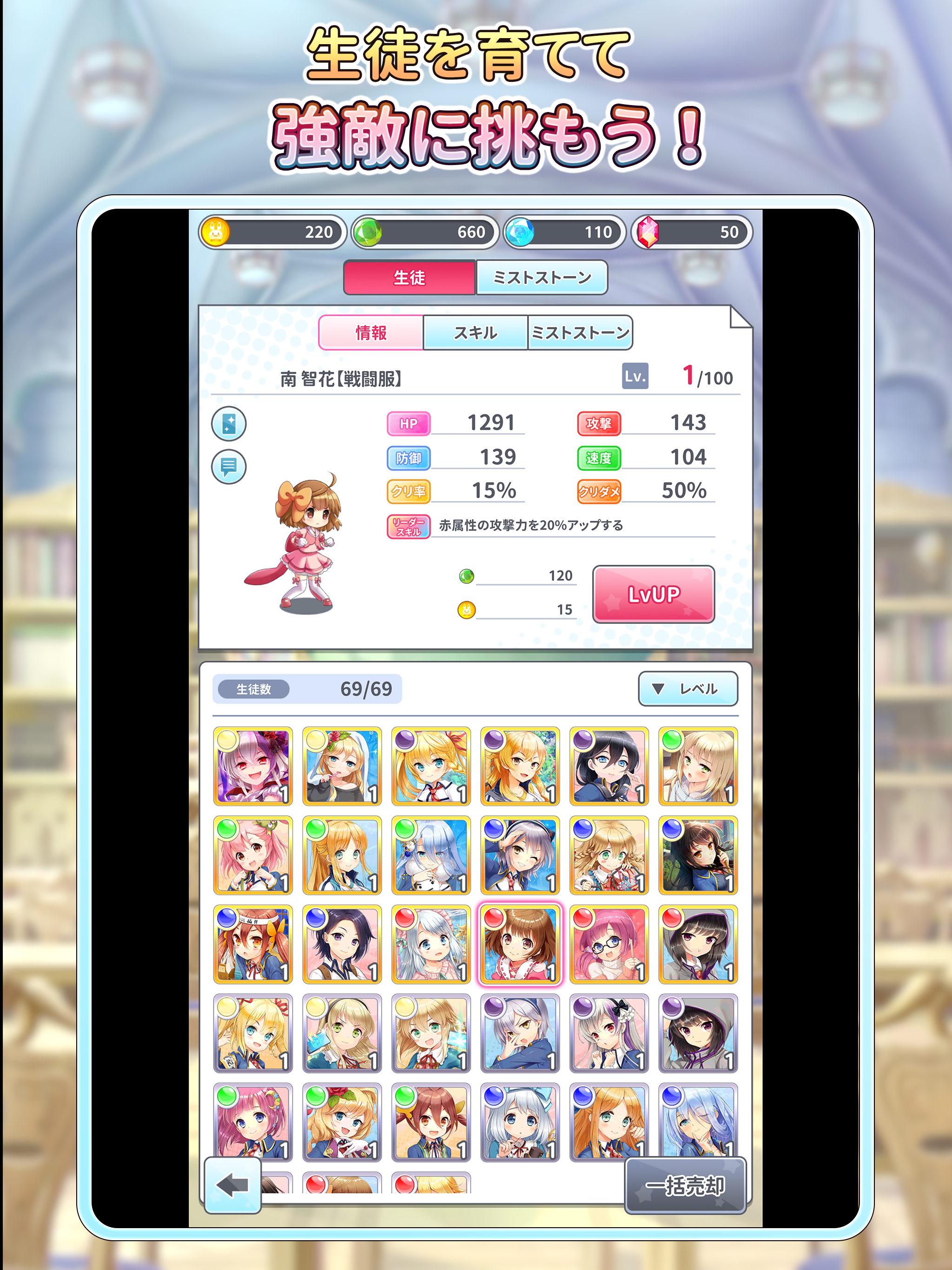Click the gold coin cost icon near 15
This screenshot has height=1270, width=952.
tap(466, 610)
